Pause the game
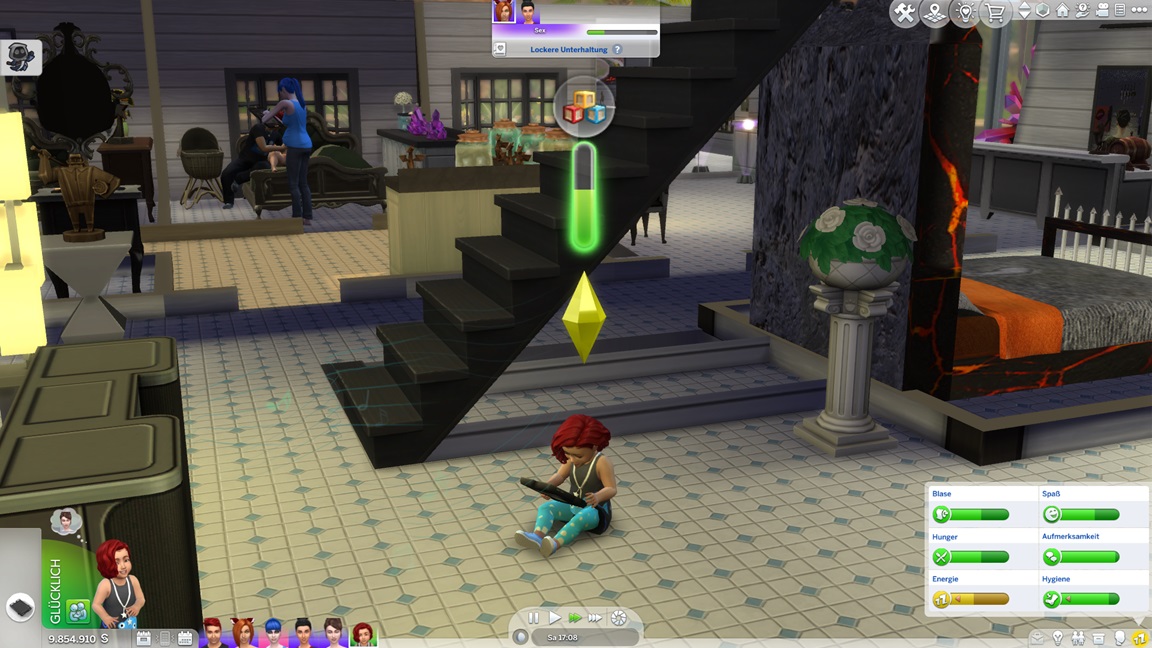1152x648 pixels. click(534, 618)
